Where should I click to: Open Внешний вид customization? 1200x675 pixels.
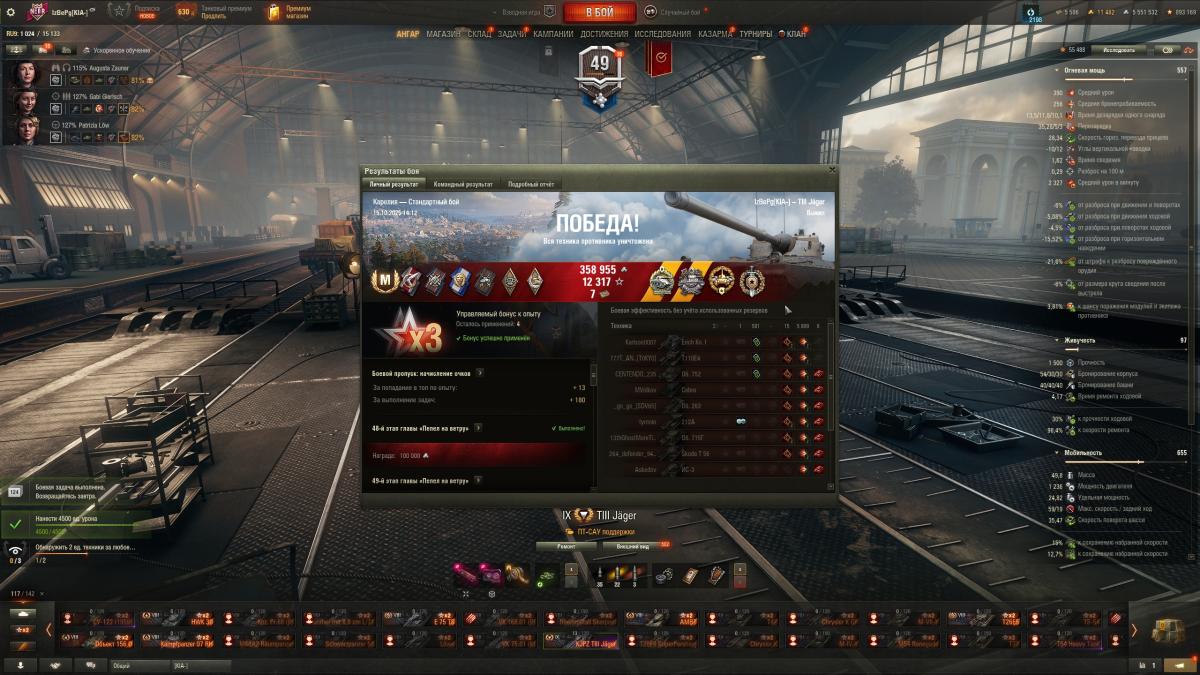632,546
